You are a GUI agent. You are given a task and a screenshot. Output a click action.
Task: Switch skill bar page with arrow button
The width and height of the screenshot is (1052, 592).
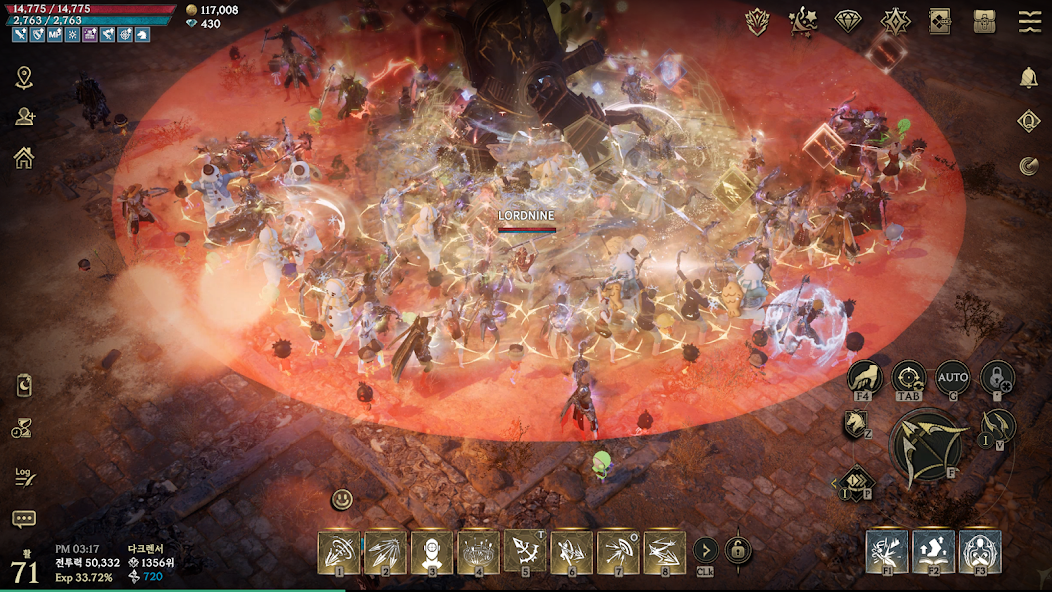(x=705, y=550)
